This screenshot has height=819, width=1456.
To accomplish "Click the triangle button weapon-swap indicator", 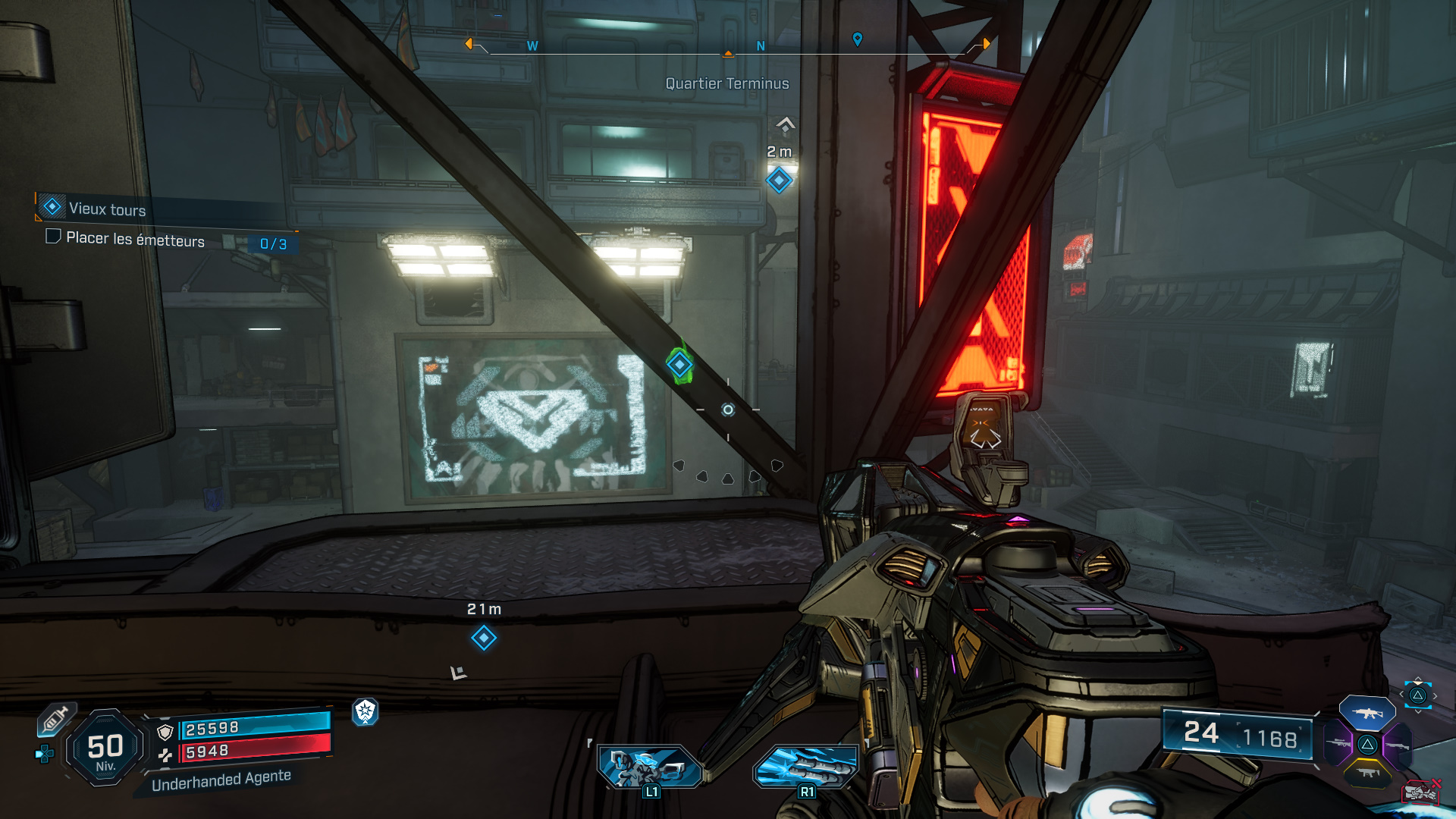I will [x=1417, y=695].
